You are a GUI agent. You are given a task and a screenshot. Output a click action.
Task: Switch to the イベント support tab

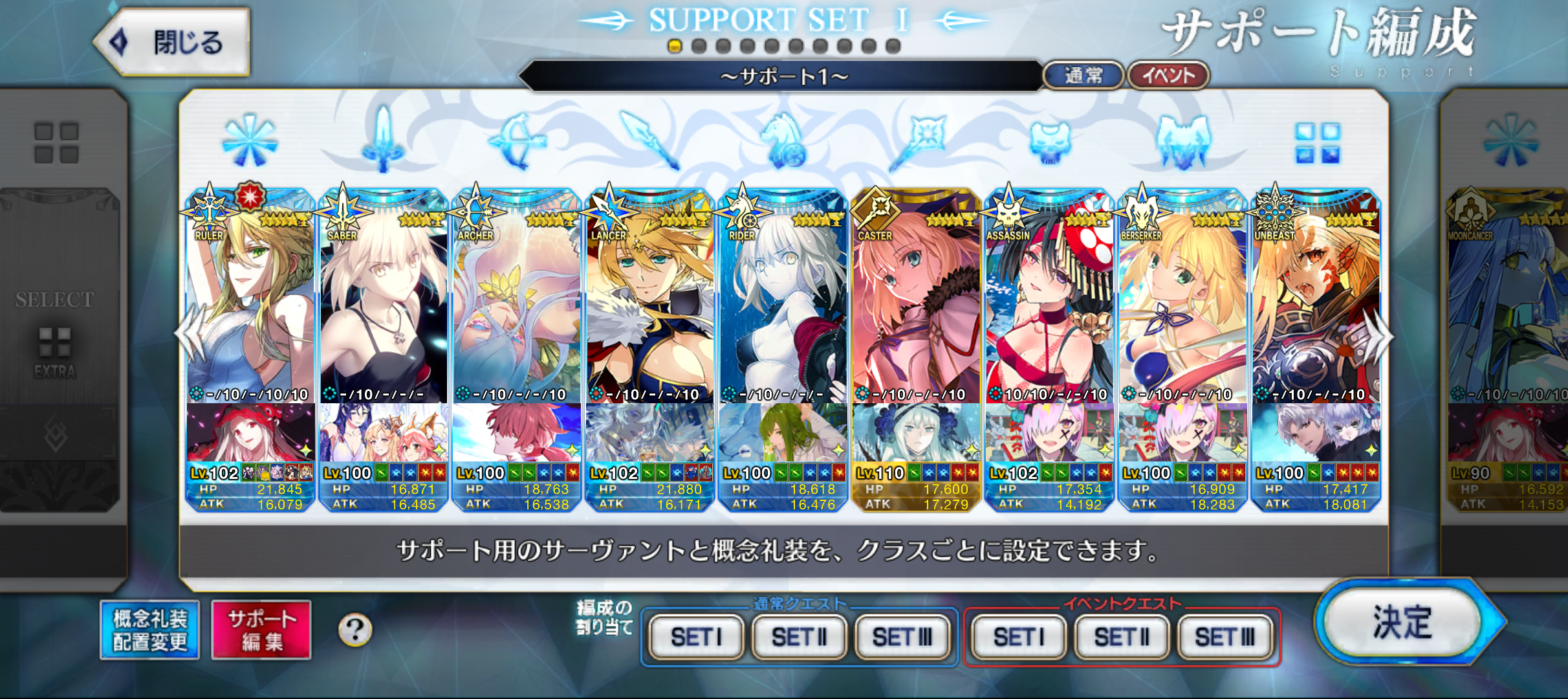pos(1168,76)
